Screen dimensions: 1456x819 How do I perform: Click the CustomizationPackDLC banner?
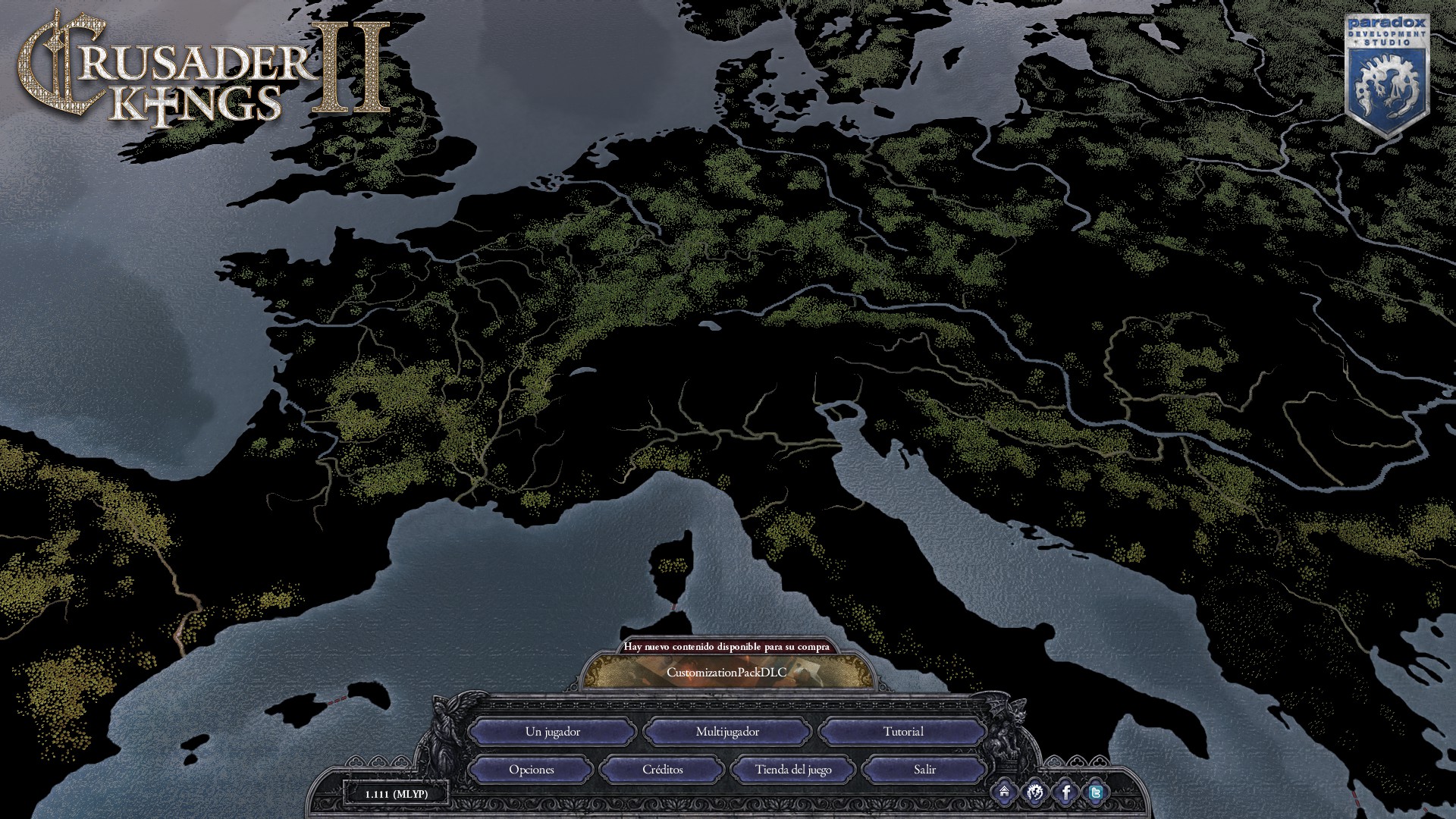(726, 672)
